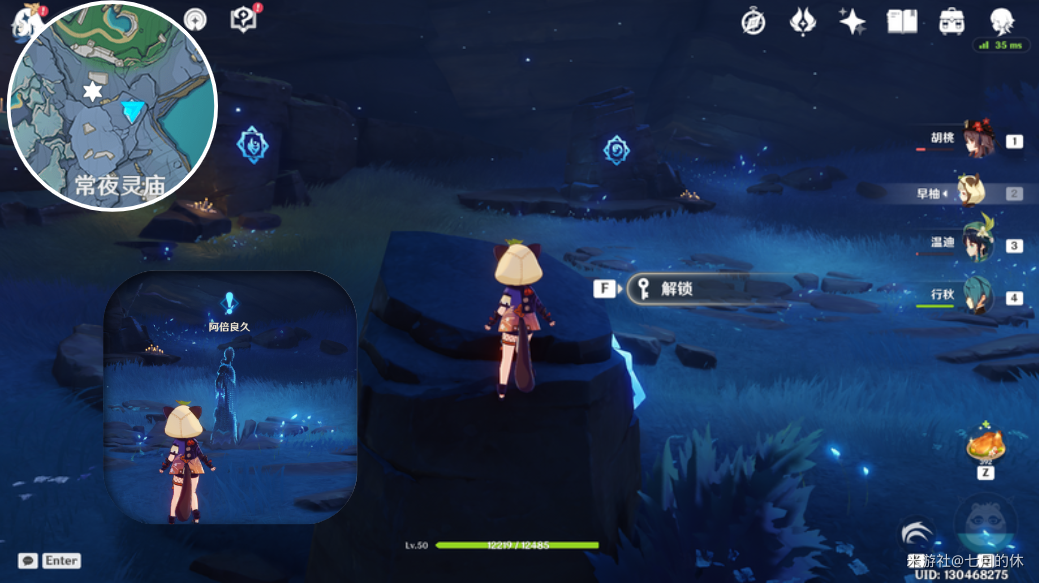Open the chat speech bubble icon
1039x583 pixels.
(28, 561)
